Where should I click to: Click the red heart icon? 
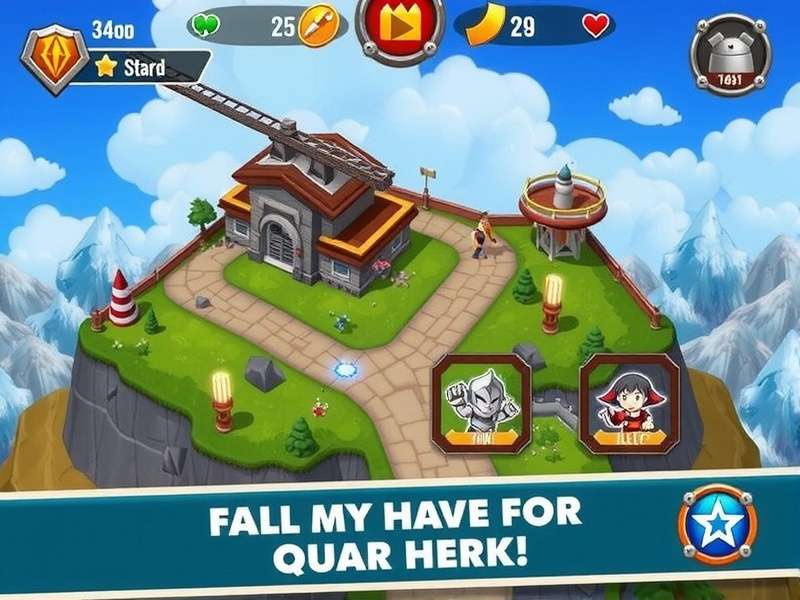point(596,26)
